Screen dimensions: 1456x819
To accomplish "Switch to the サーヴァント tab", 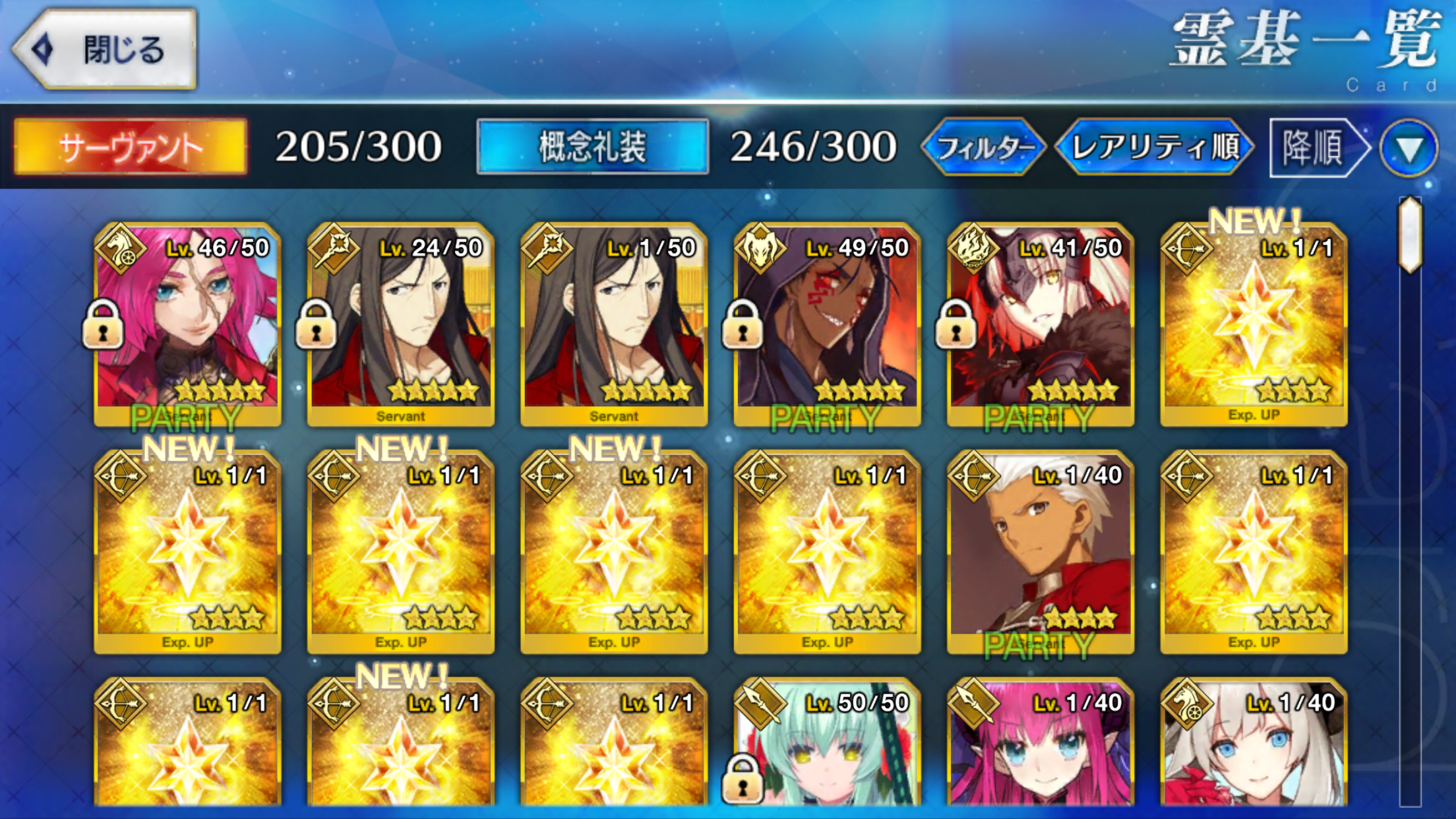I will 131,147.
